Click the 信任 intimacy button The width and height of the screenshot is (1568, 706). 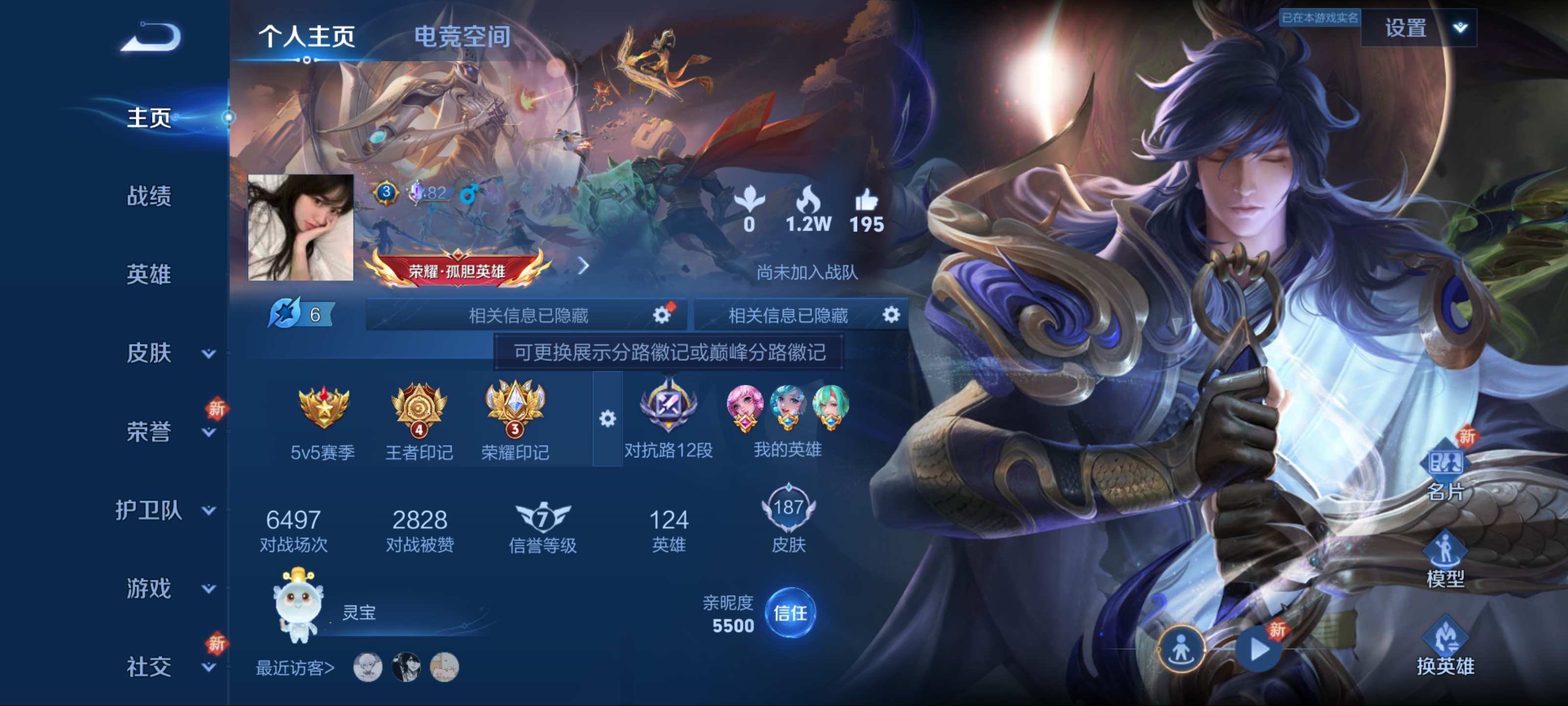(x=789, y=613)
